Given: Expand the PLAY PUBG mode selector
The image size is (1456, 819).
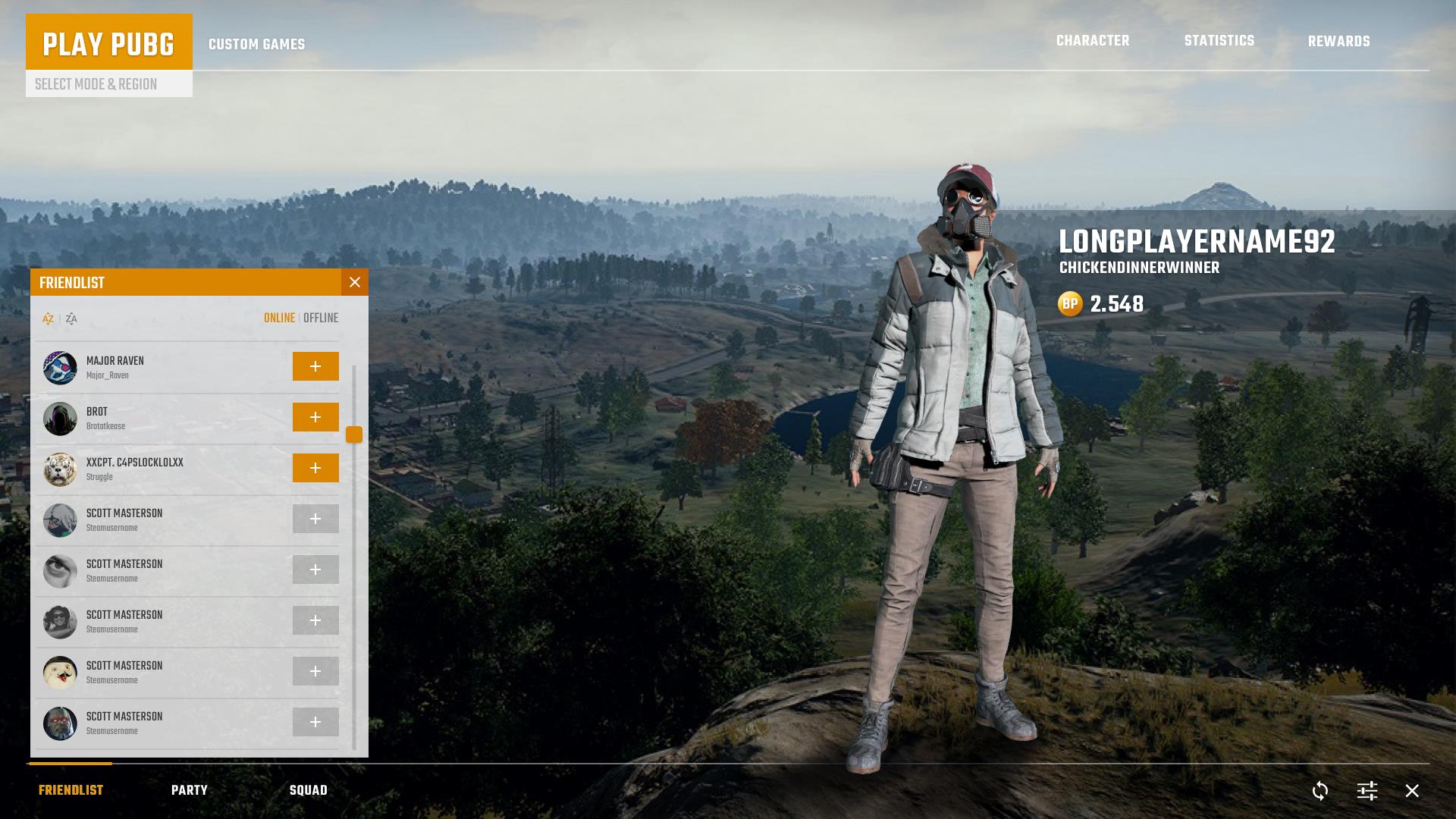Looking at the screenshot, I should coord(109,45).
